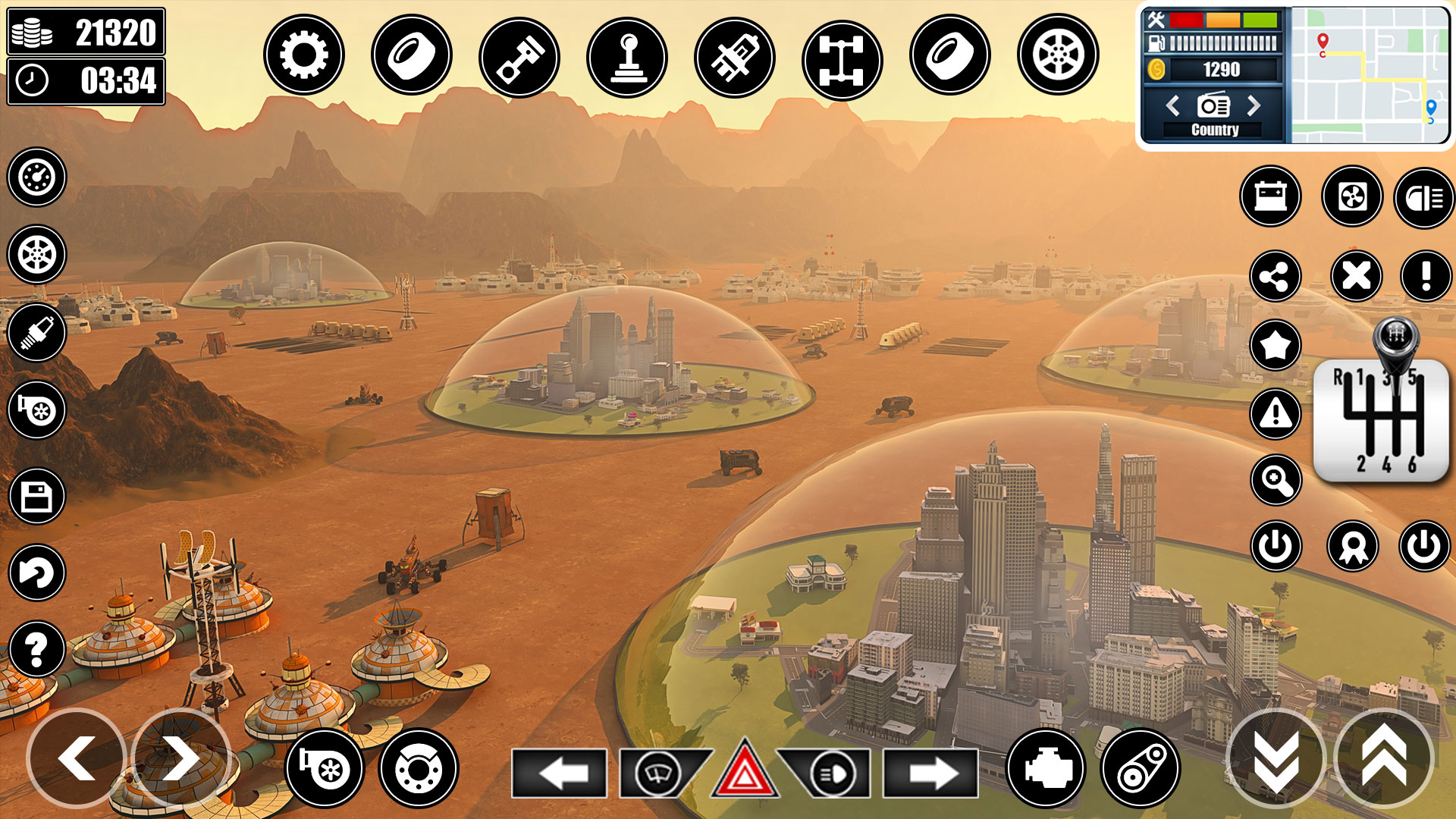Open the minimap route view
The image size is (1456, 819).
tap(1369, 74)
